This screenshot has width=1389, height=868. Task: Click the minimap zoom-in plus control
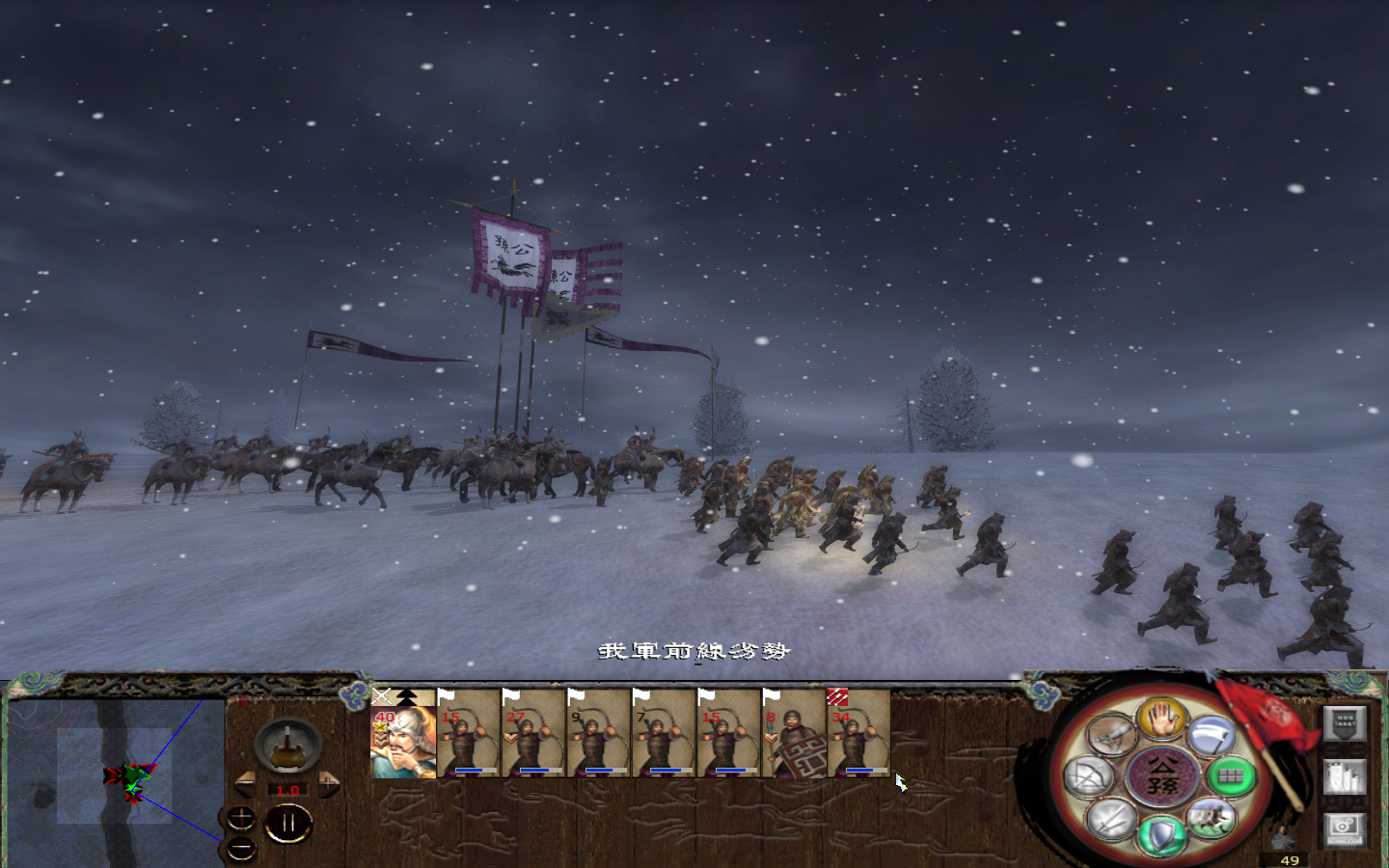[241, 818]
